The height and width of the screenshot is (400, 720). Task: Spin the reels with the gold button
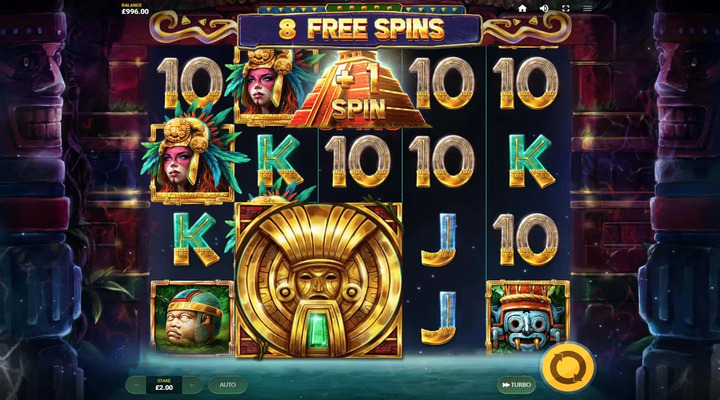(569, 363)
